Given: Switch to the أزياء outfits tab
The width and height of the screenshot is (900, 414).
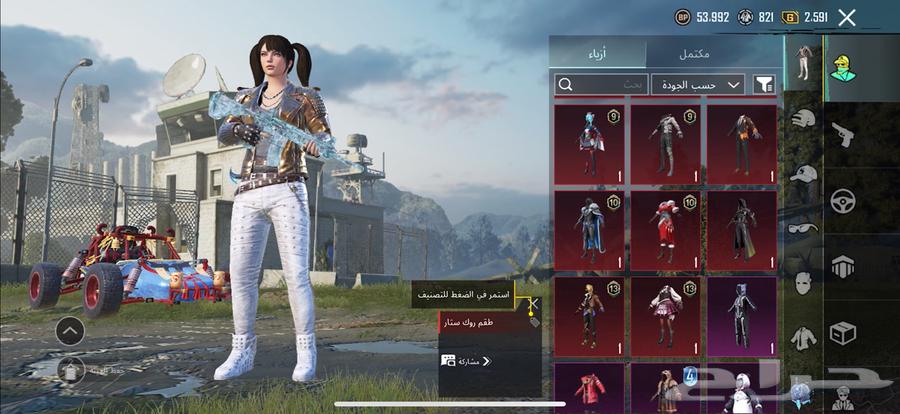Looking at the screenshot, I should [x=597, y=51].
